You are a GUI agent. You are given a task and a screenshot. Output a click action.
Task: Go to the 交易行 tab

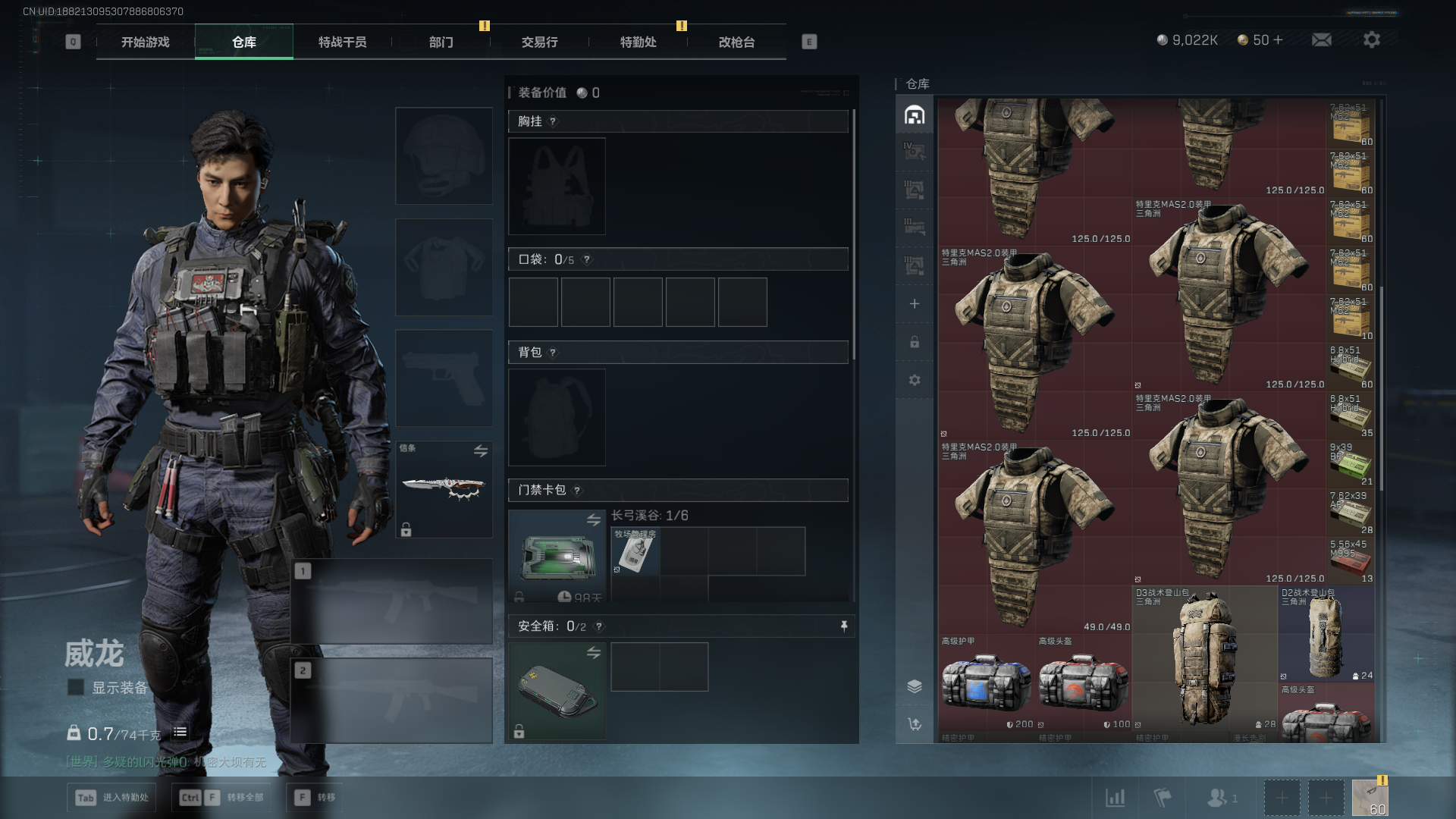(x=539, y=42)
